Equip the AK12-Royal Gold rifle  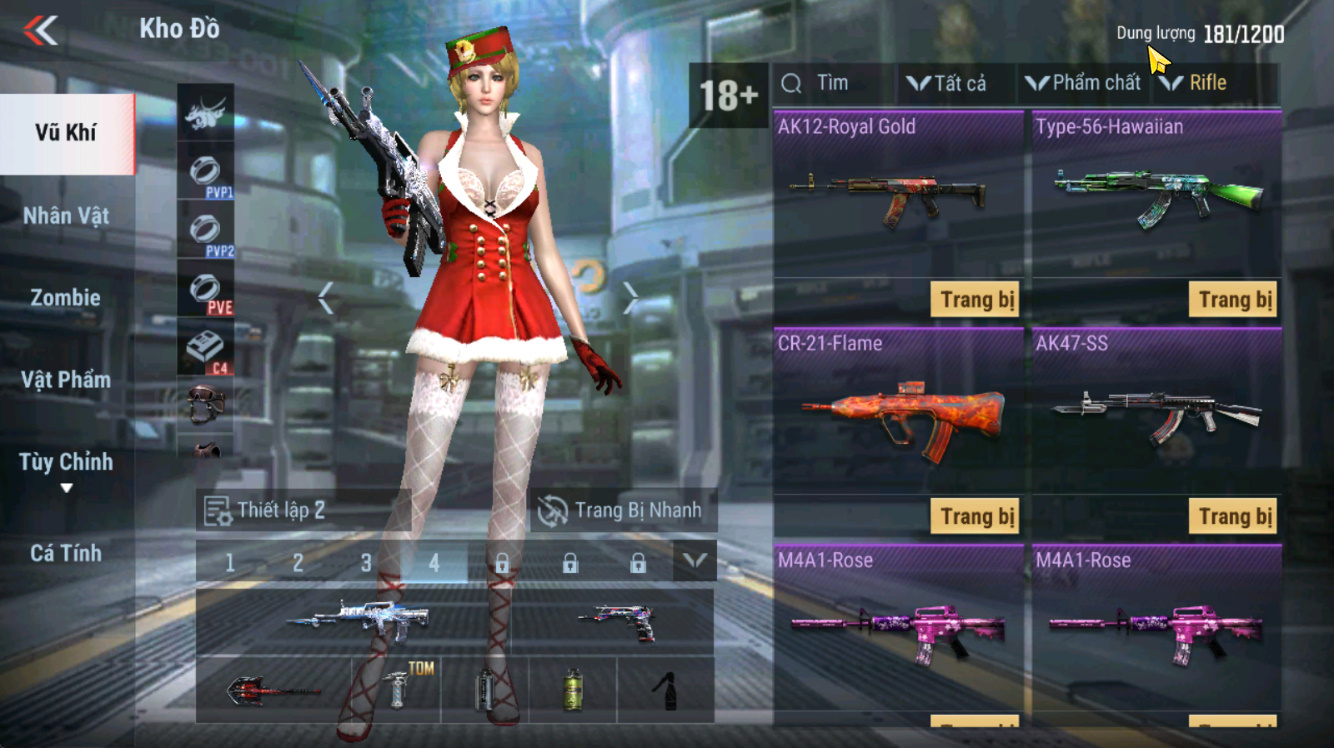click(x=975, y=299)
